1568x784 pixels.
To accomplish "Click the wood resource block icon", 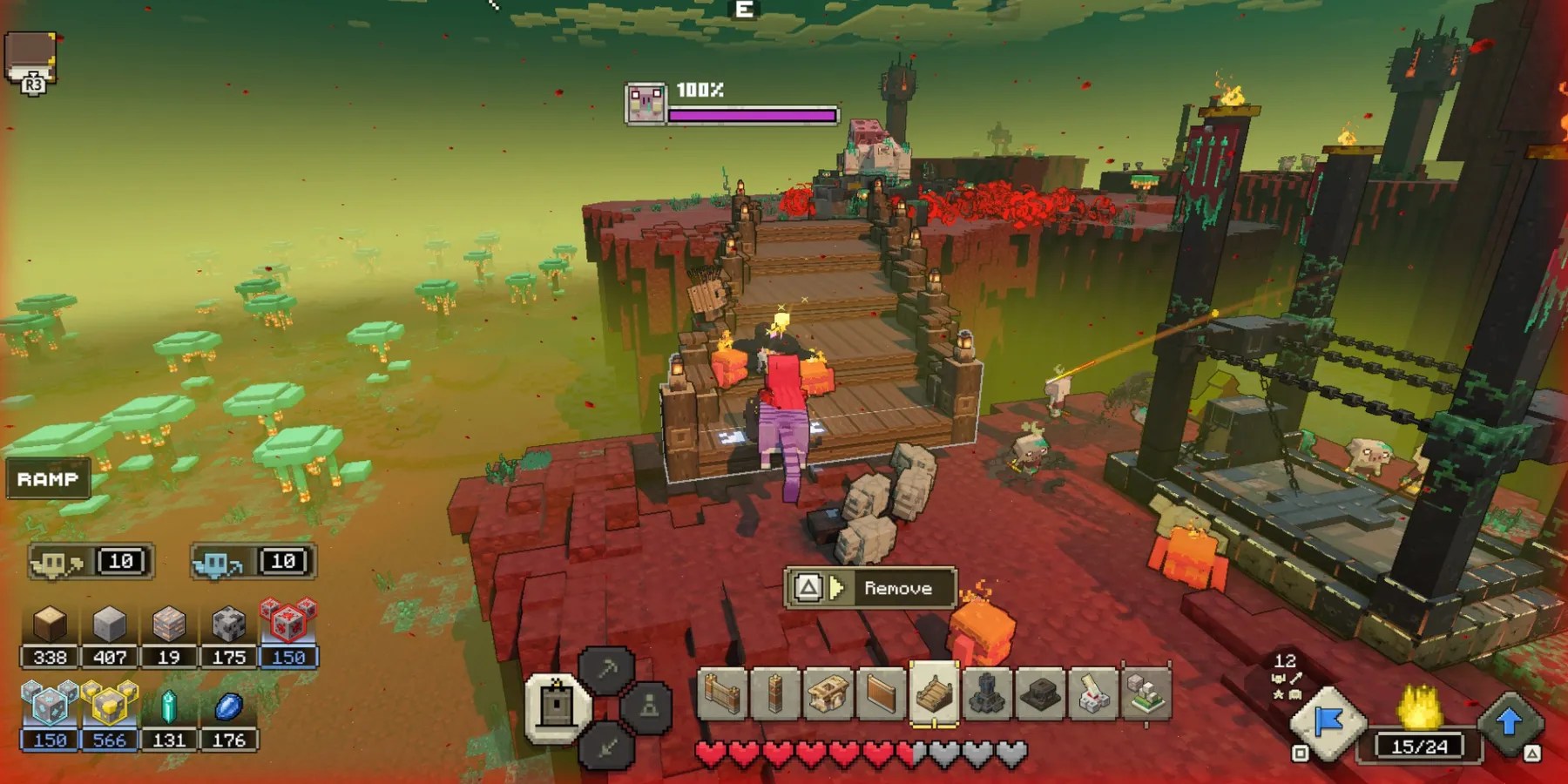I will (50, 624).
